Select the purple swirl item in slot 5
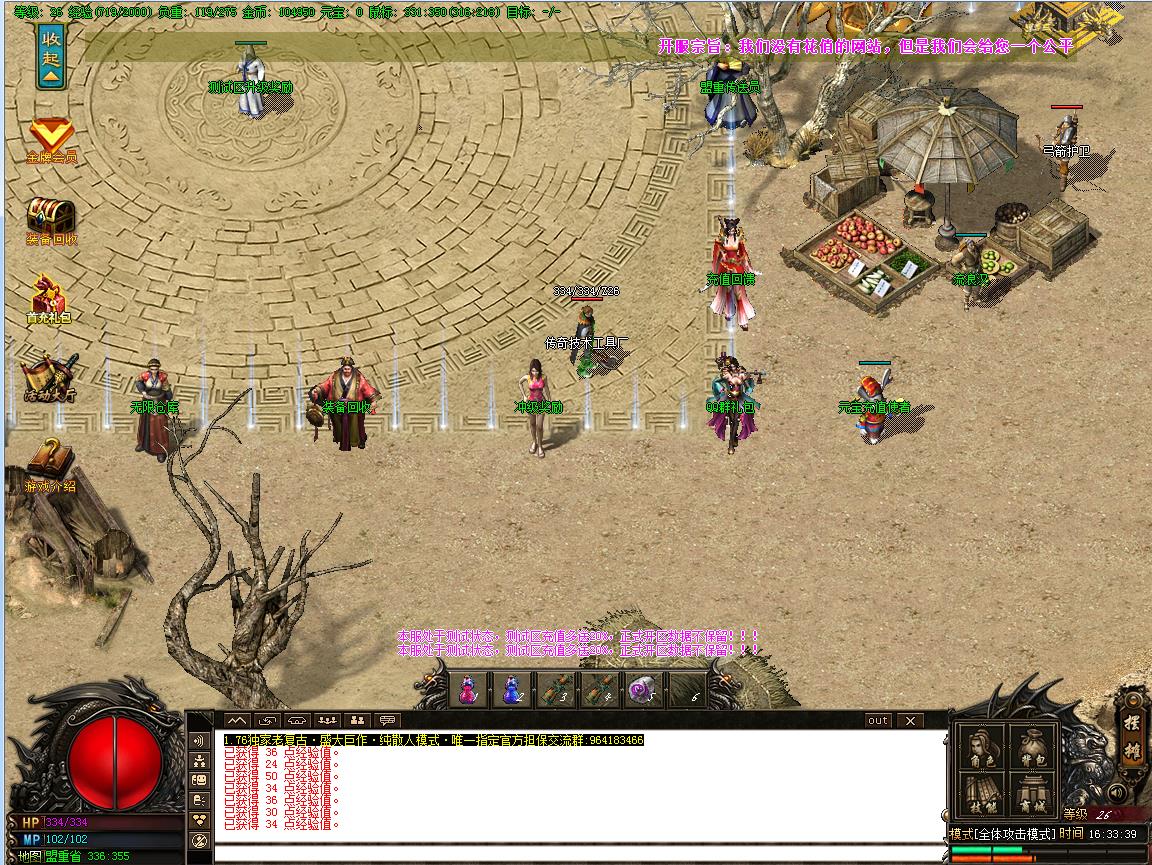 [643, 689]
